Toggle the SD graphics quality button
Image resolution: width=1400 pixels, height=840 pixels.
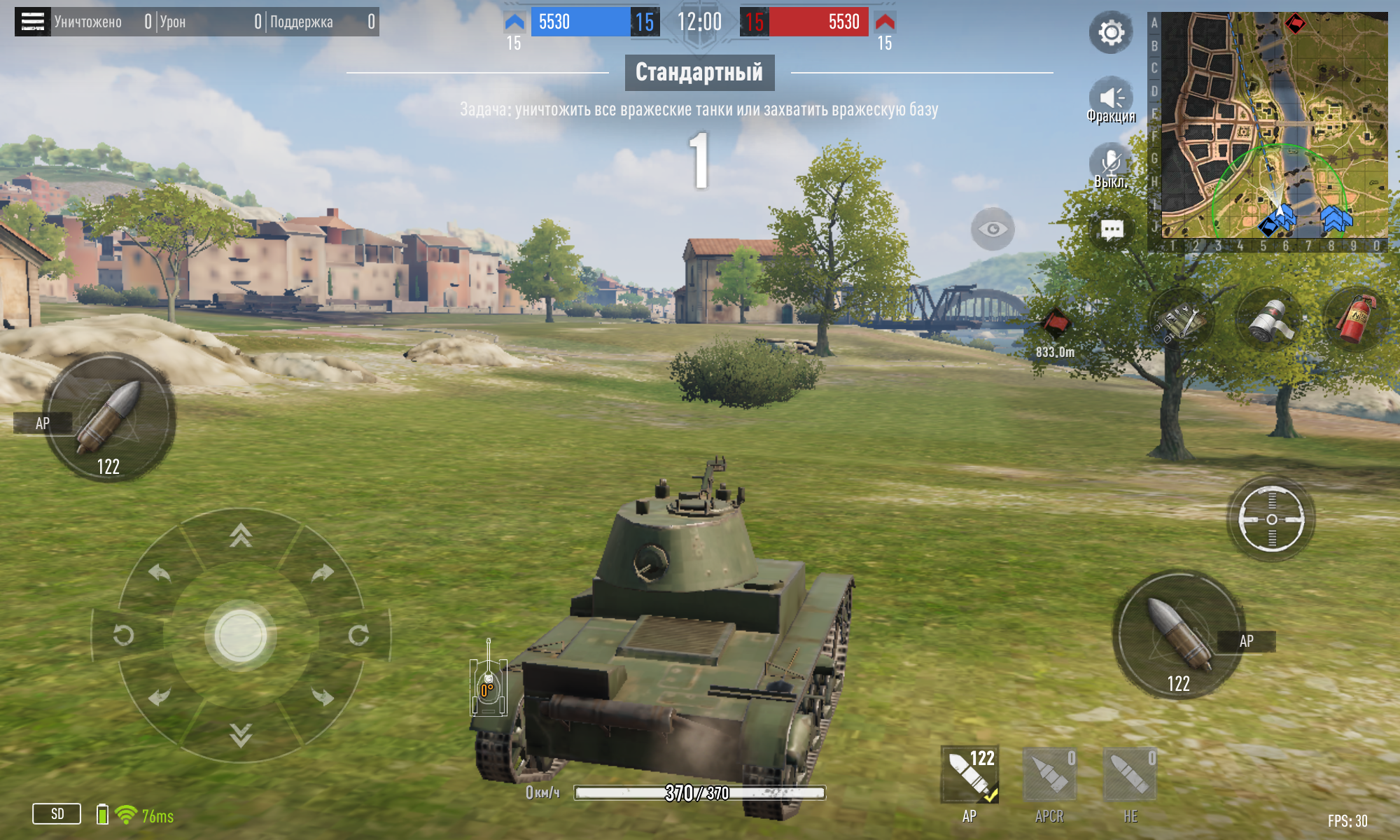click(57, 813)
